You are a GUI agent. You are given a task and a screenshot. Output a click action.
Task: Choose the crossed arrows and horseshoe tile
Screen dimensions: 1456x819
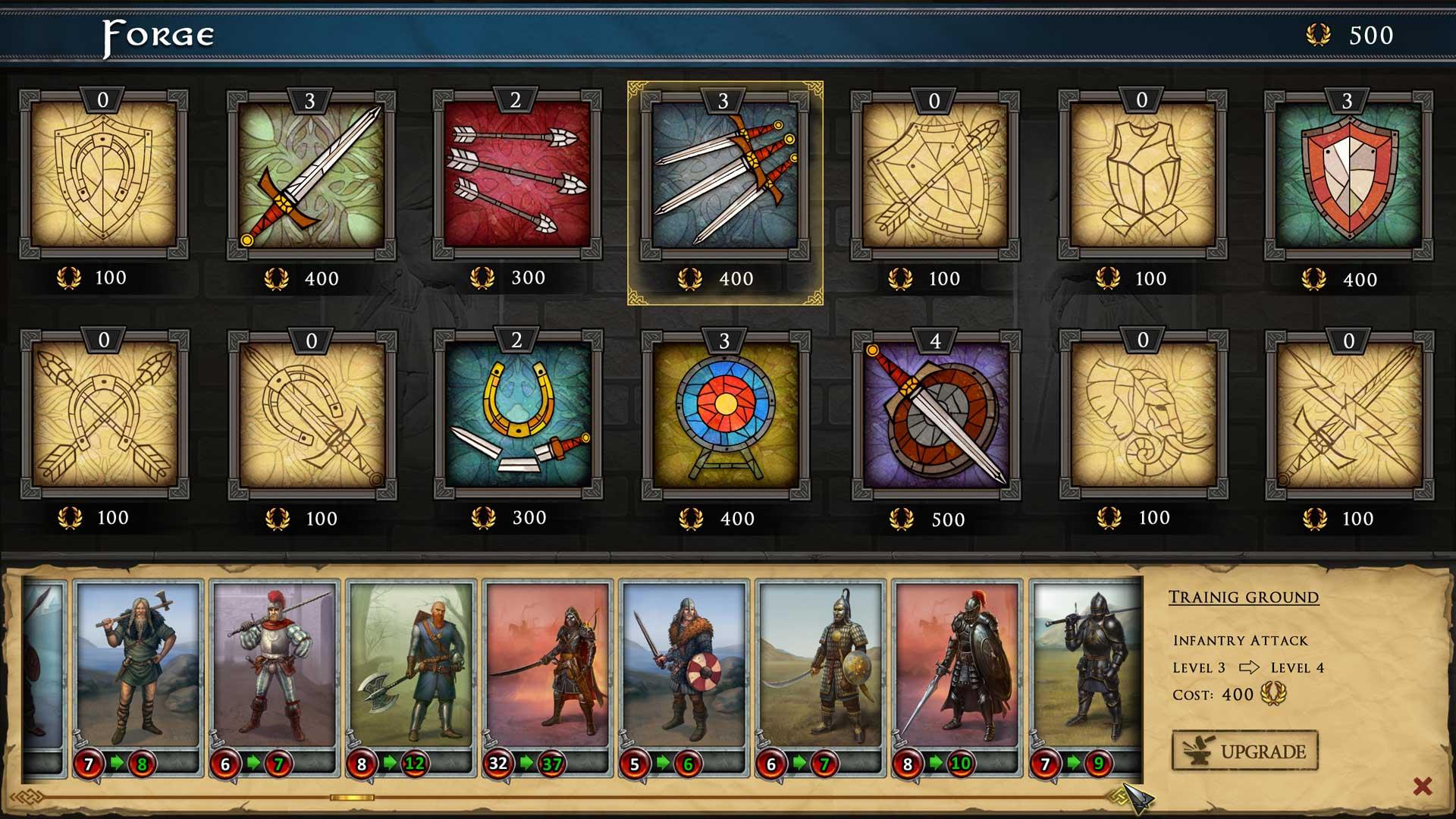click(104, 414)
